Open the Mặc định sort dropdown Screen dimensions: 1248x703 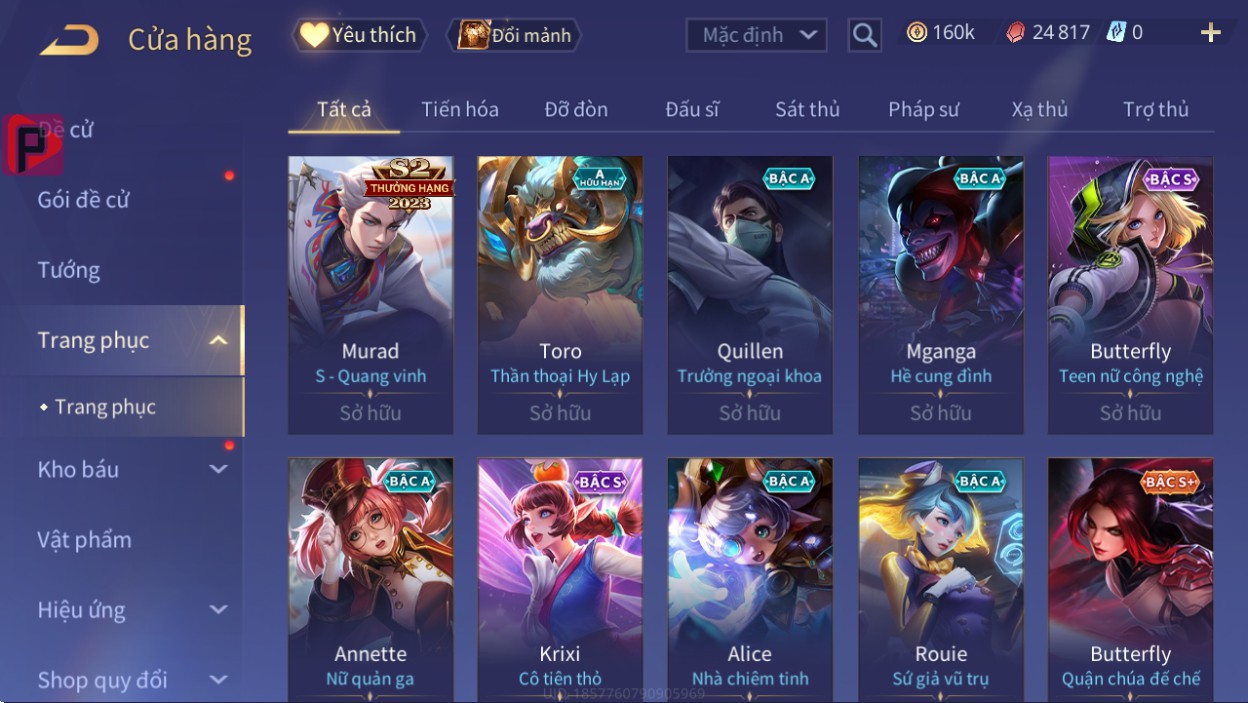click(x=757, y=35)
